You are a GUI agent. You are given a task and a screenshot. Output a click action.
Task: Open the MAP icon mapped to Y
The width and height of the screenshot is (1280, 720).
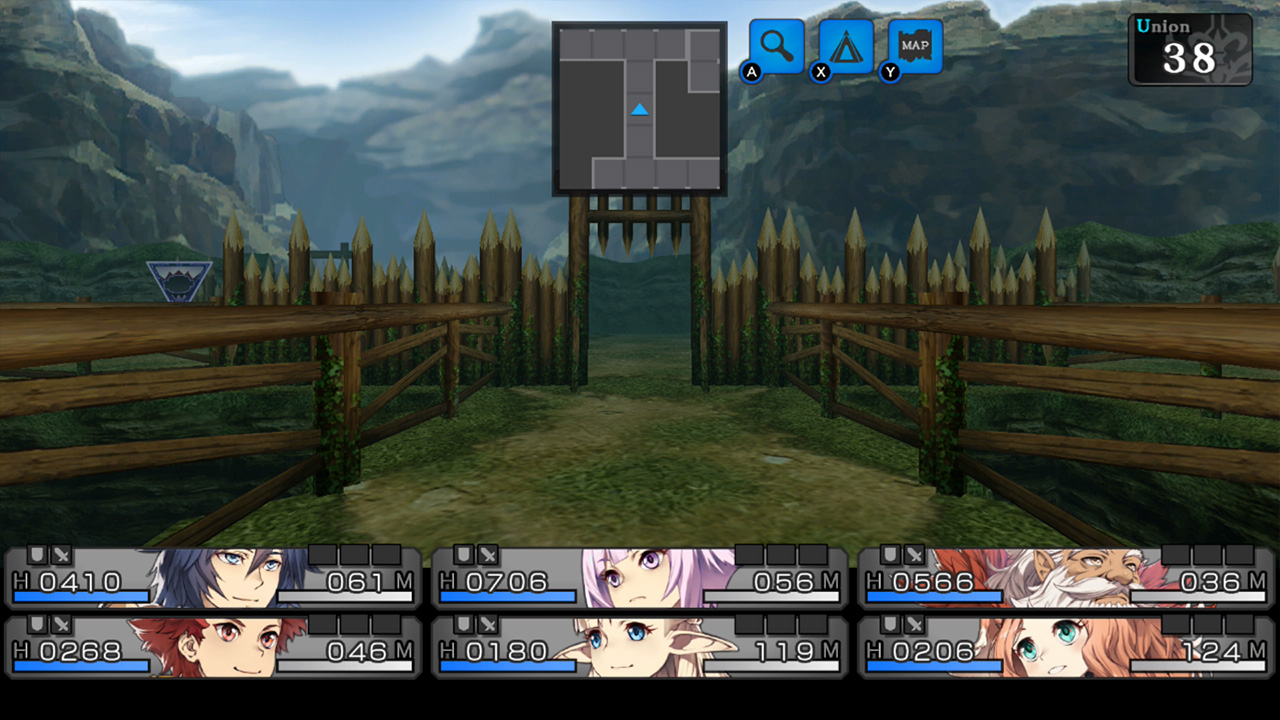point(915,47)
